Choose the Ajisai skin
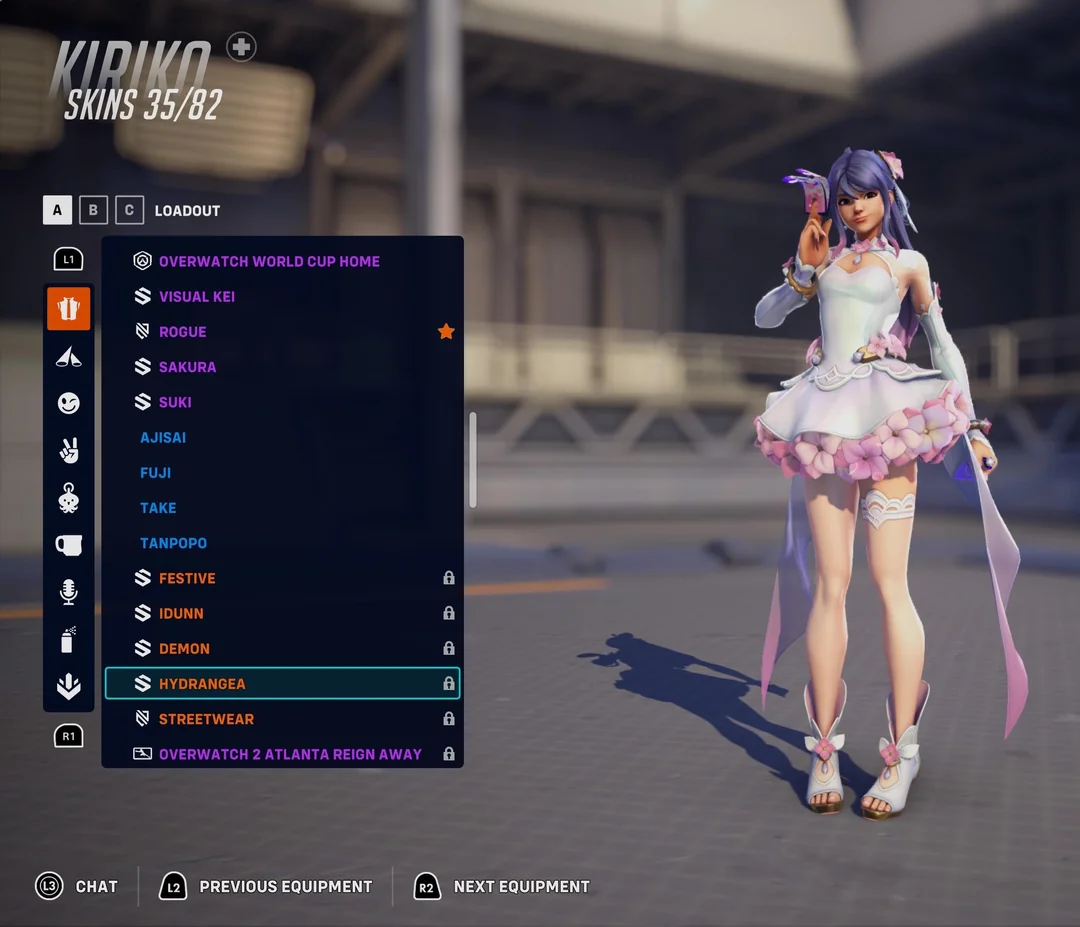Screen dimensions: 1080x927 163,438
